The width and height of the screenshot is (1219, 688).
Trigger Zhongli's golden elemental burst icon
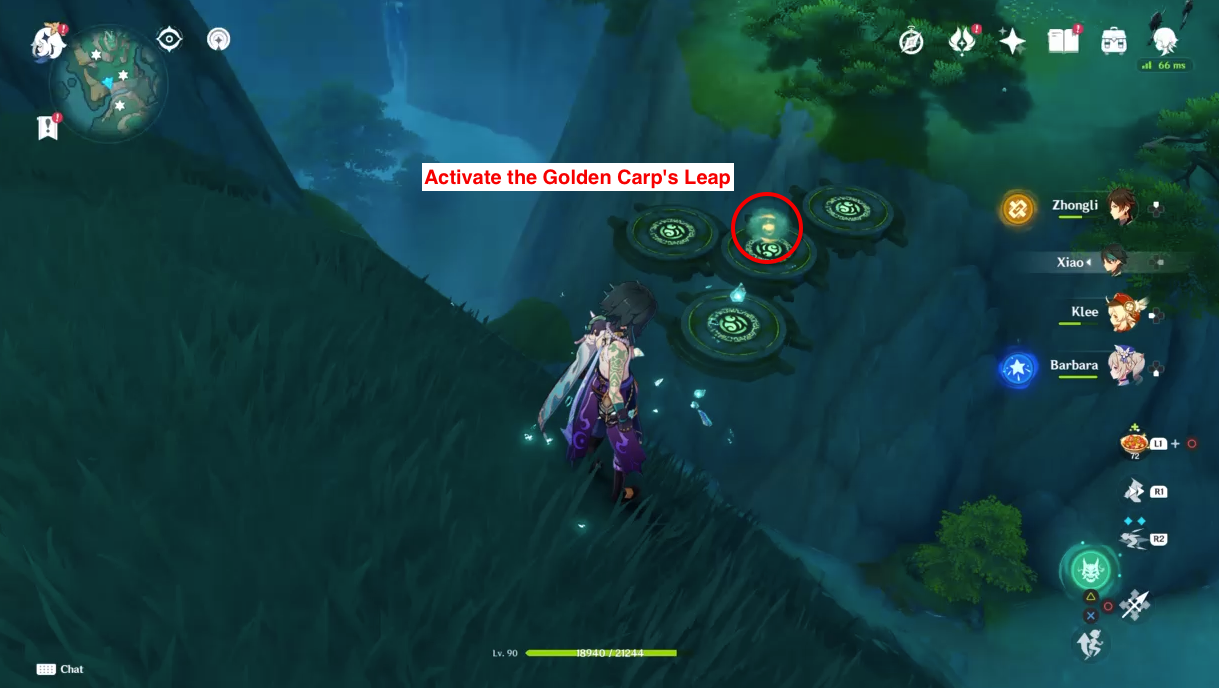click(x=1018, y=208)
